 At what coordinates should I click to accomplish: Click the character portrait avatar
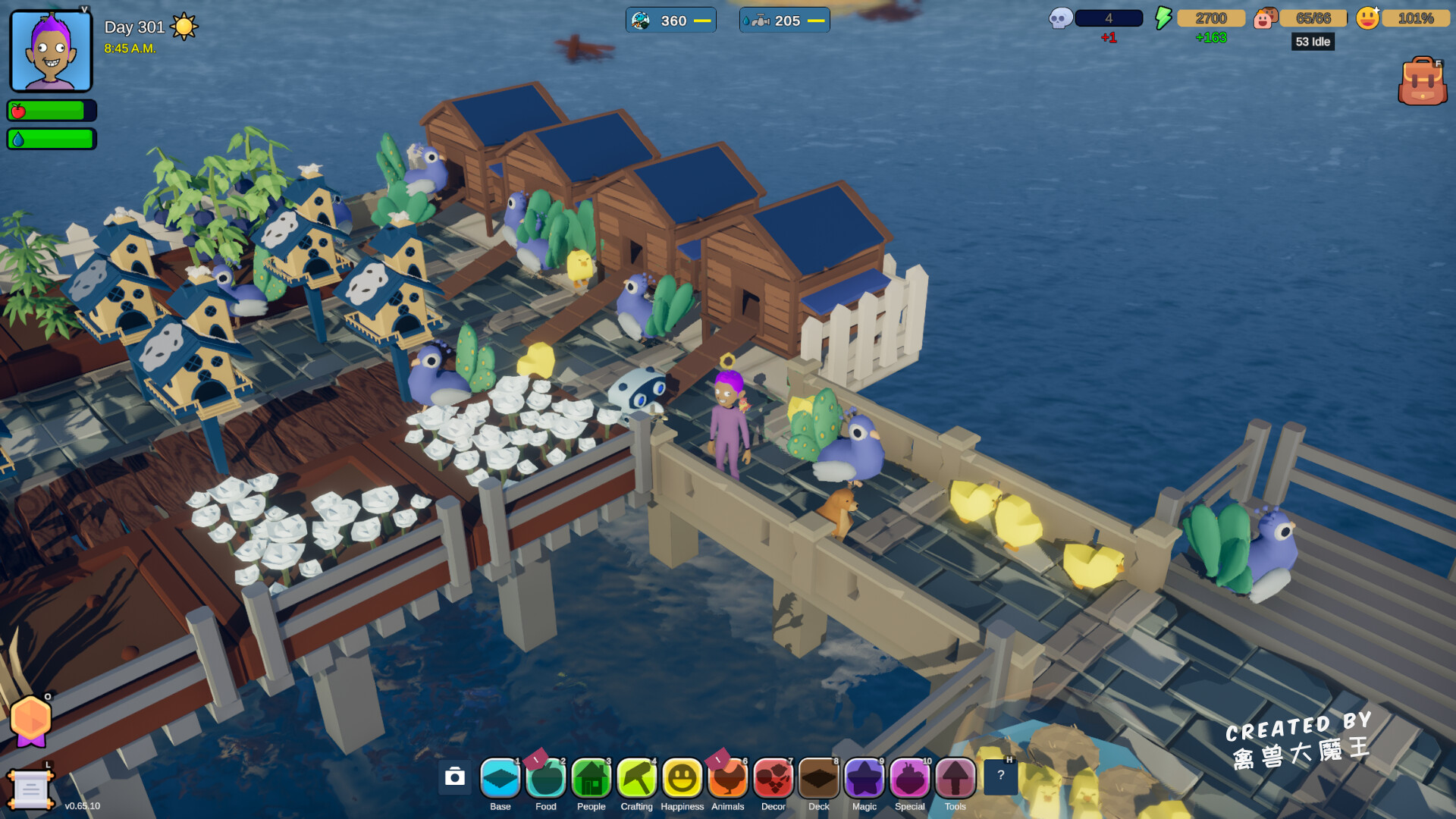coord(51,51)
